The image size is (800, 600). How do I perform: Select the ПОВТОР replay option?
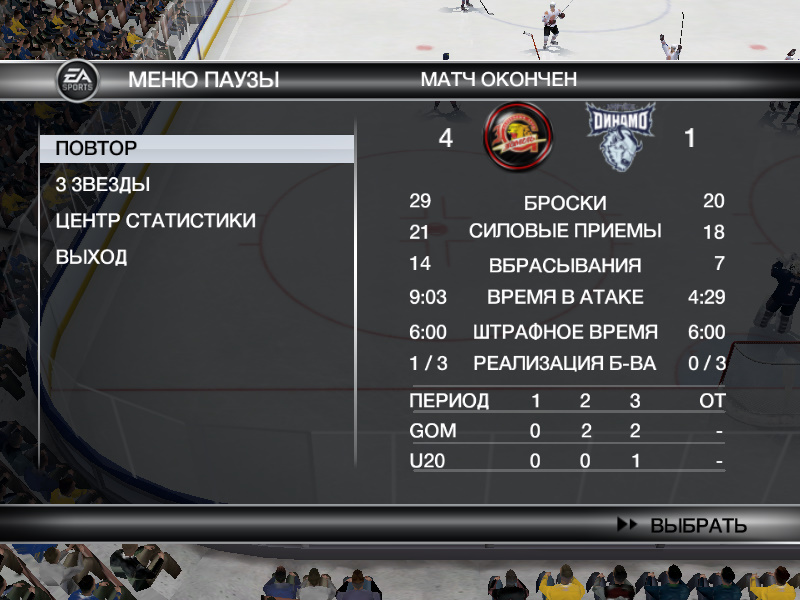[x=97, y=149]
